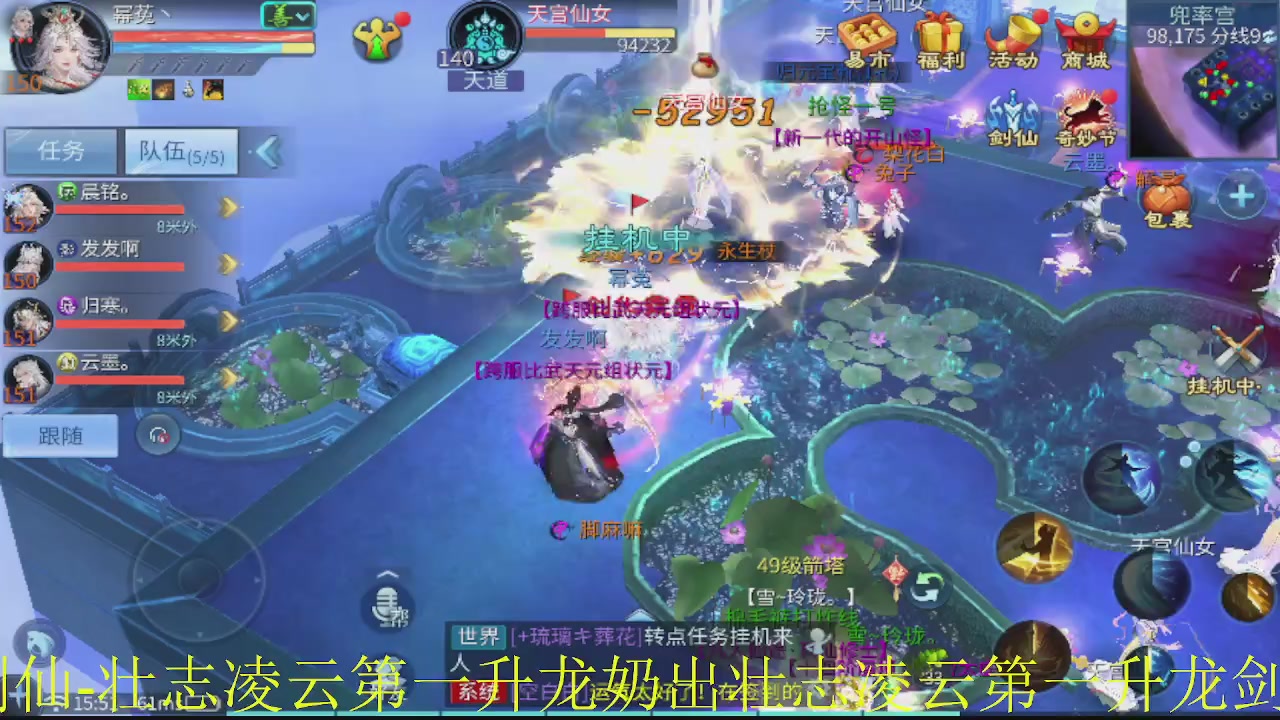Click the plus button below the minimap
This screenshot has height=720, width=1280.
tap(1242, 195)
